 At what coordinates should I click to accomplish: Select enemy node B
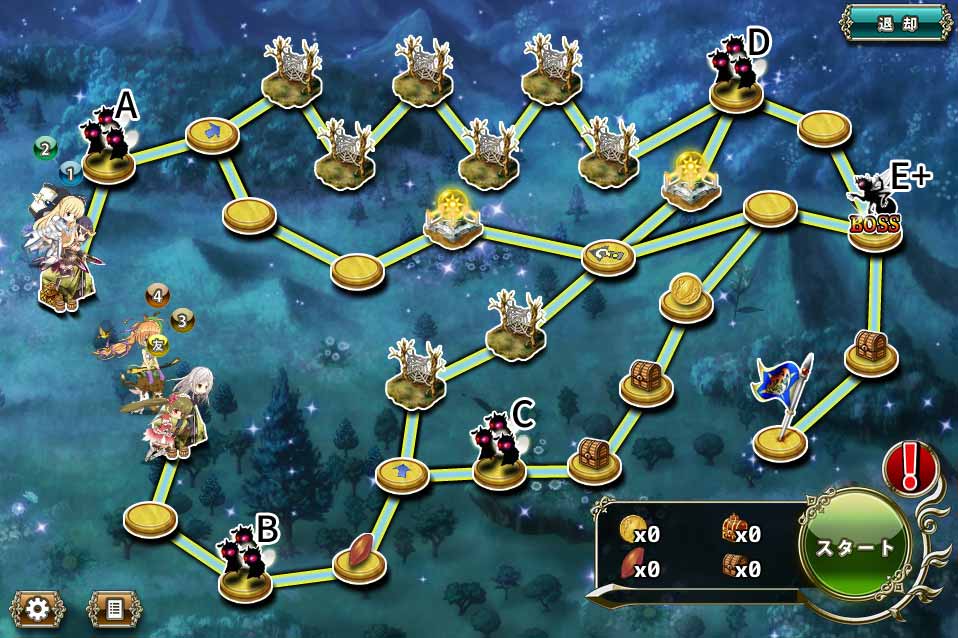pyautogui.click(x=245, y=565)
